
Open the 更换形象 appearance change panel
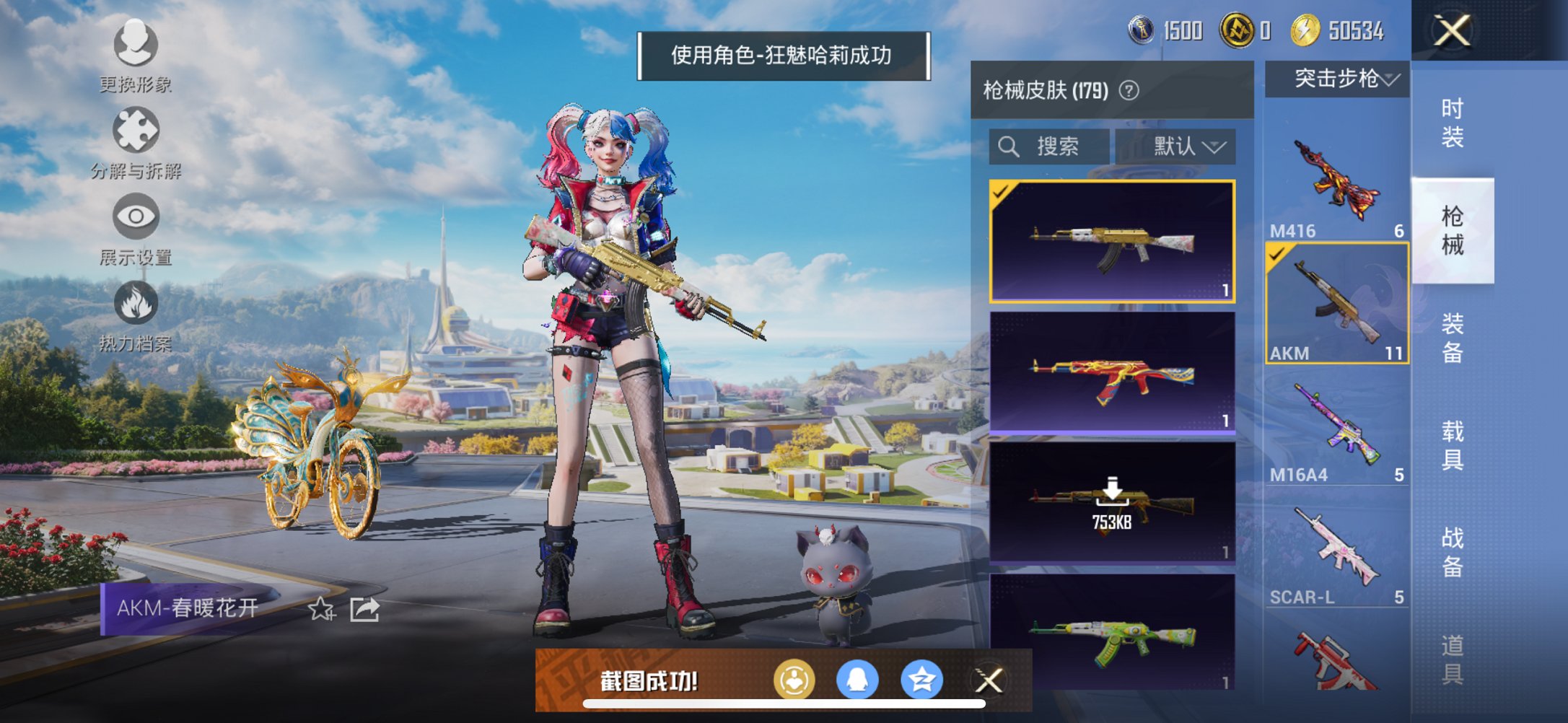click(x=134, y=45)
